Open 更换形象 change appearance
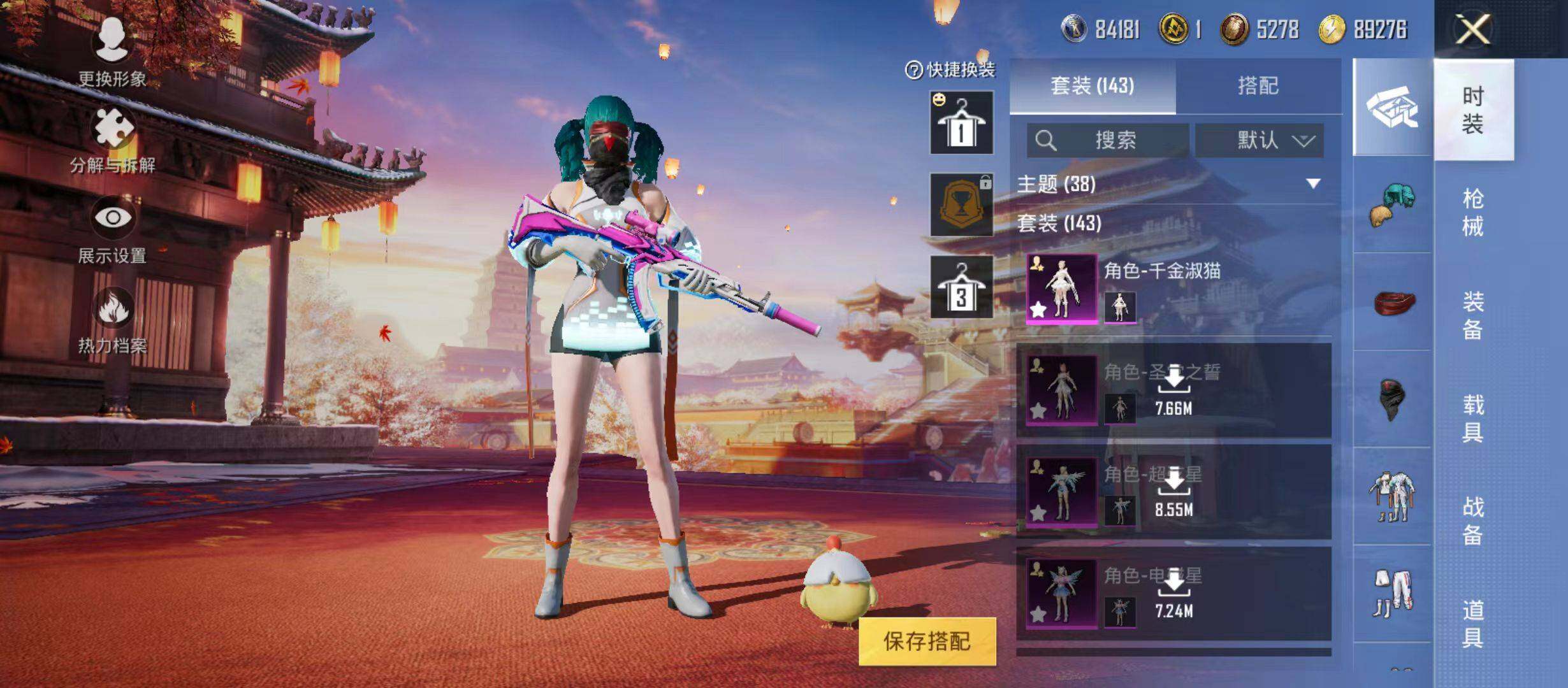This screenshot has height=688, width=1568. click(112, 52)
